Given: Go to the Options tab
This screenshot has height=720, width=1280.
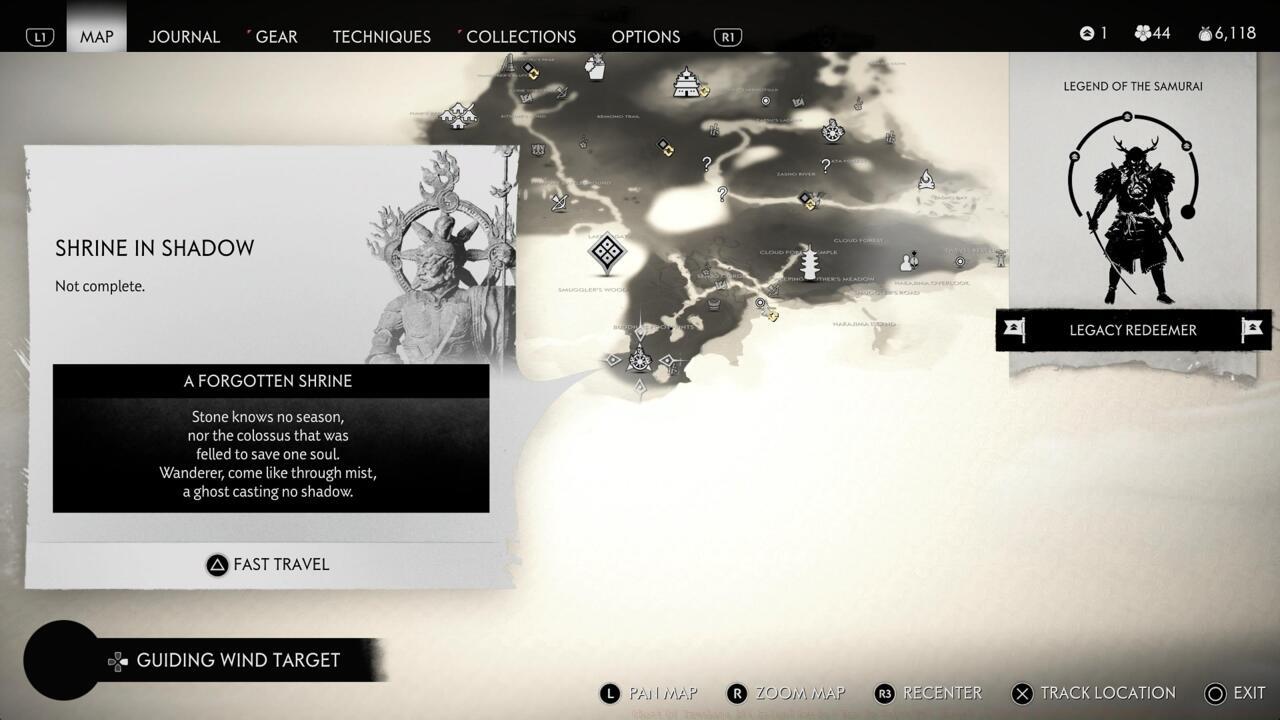Looking at the screenshot, I should pos(645,36).
